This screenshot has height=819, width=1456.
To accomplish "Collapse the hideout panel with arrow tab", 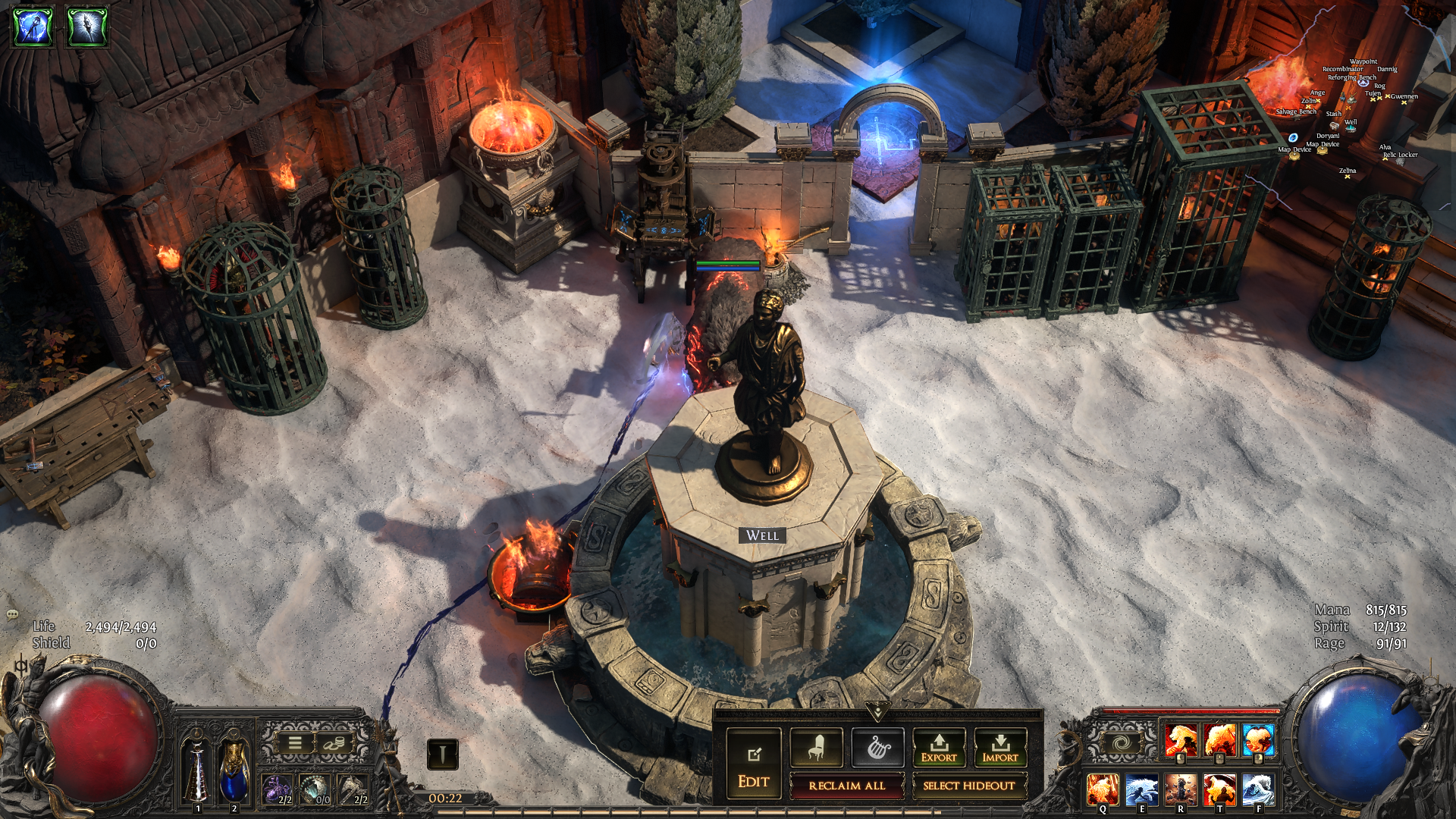I will coord(877,711).
